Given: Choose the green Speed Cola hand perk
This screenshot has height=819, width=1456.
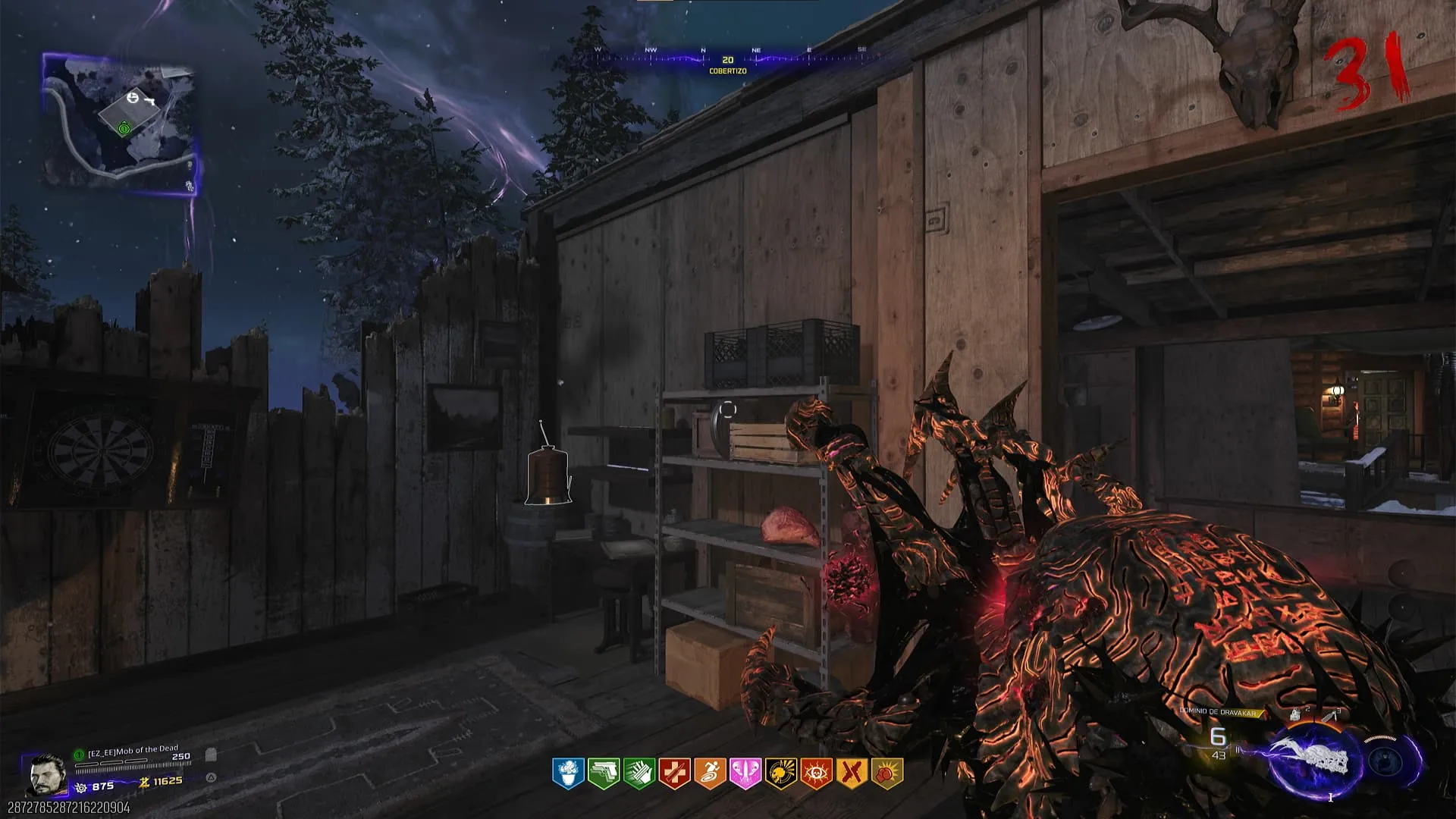Looking at the screenshot, I should click(639, 773).
